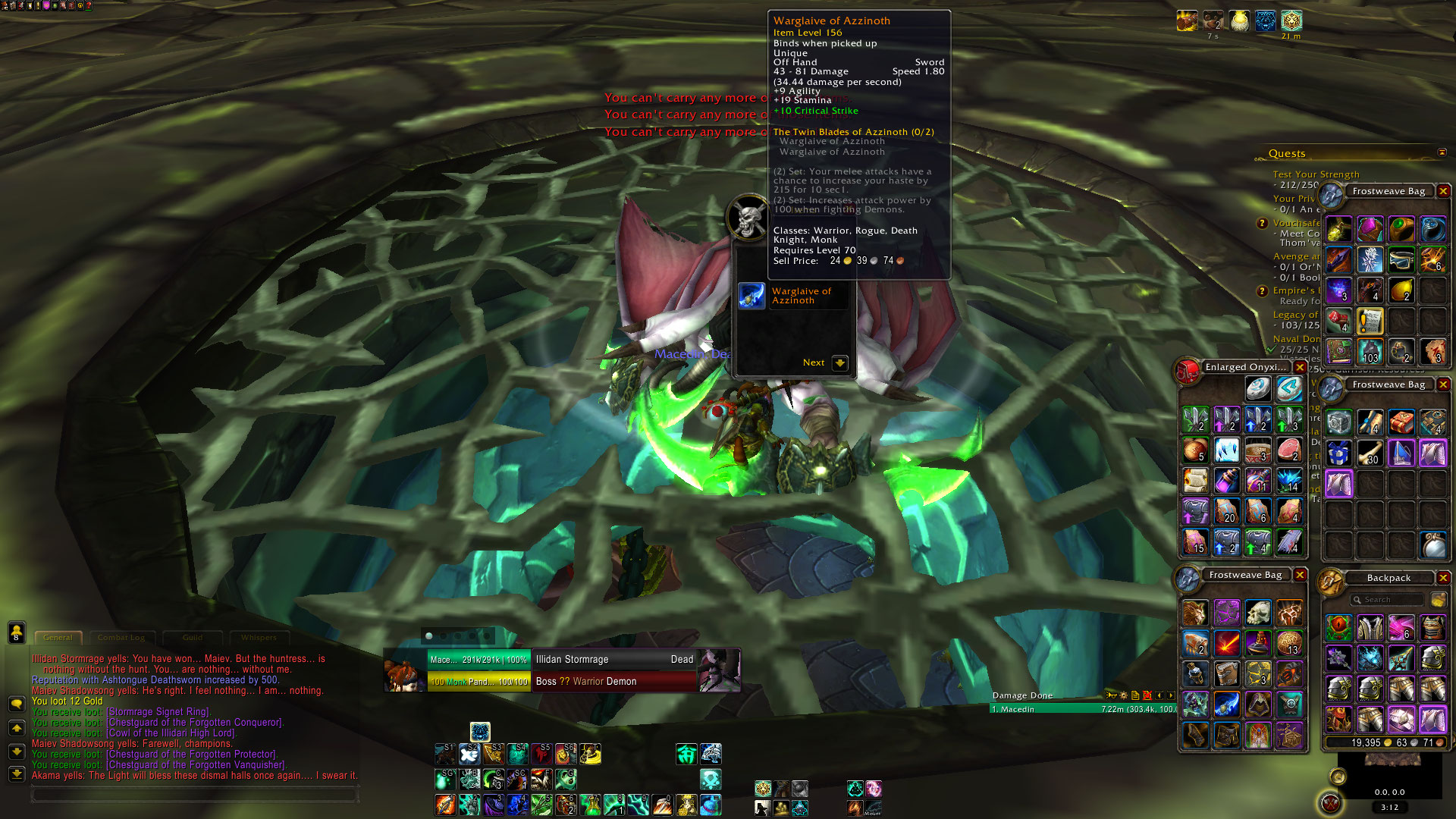Show the Whispers chat tab

[x=259, y=638]
